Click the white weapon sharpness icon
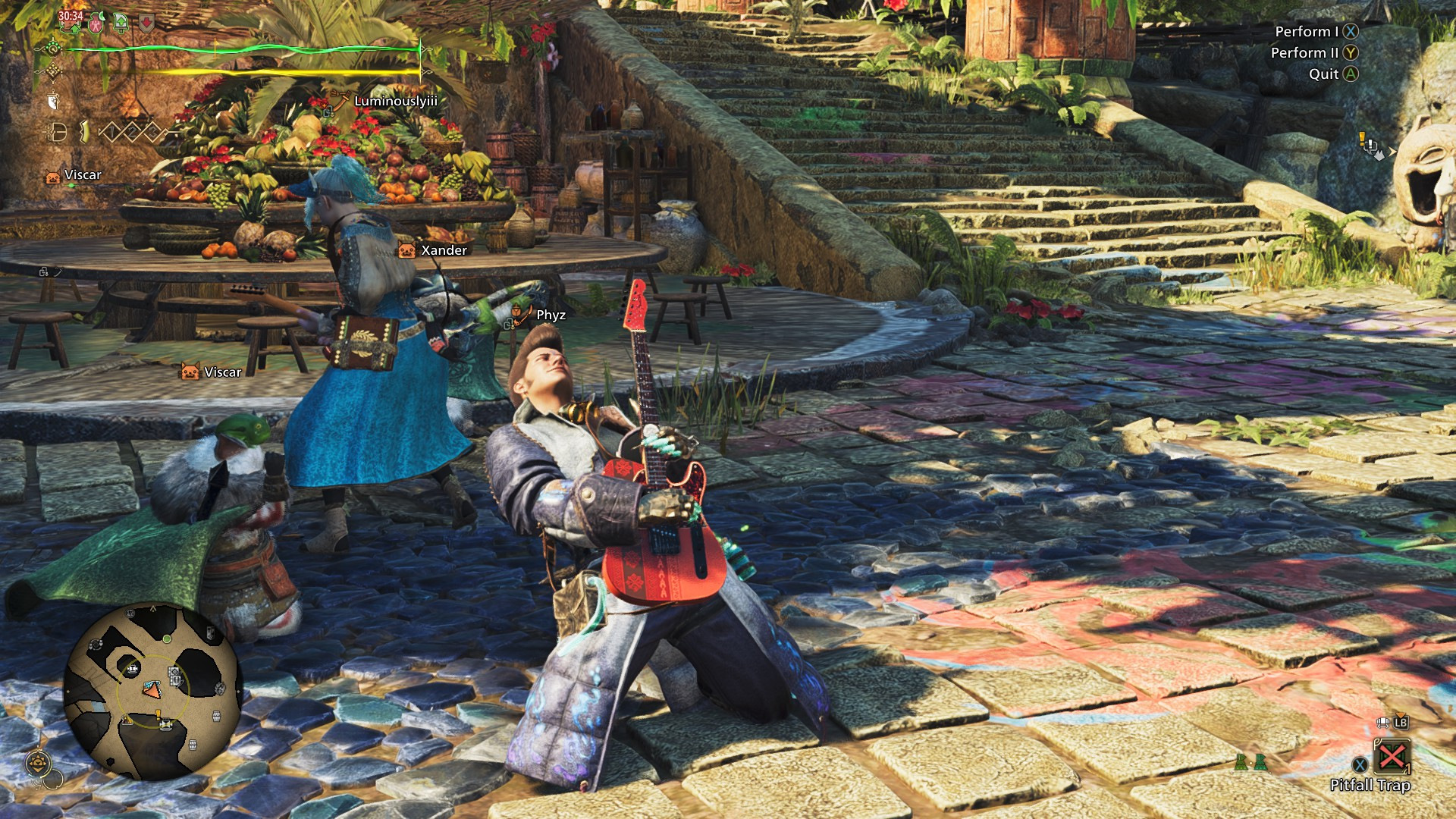This screenshot has height=819, width=1456. coord(53,101)
